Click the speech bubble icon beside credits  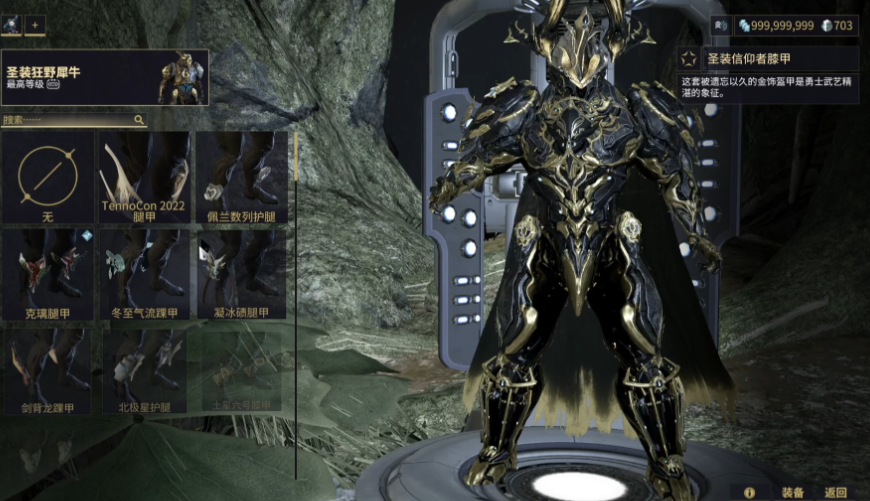(x=718, y=25)
